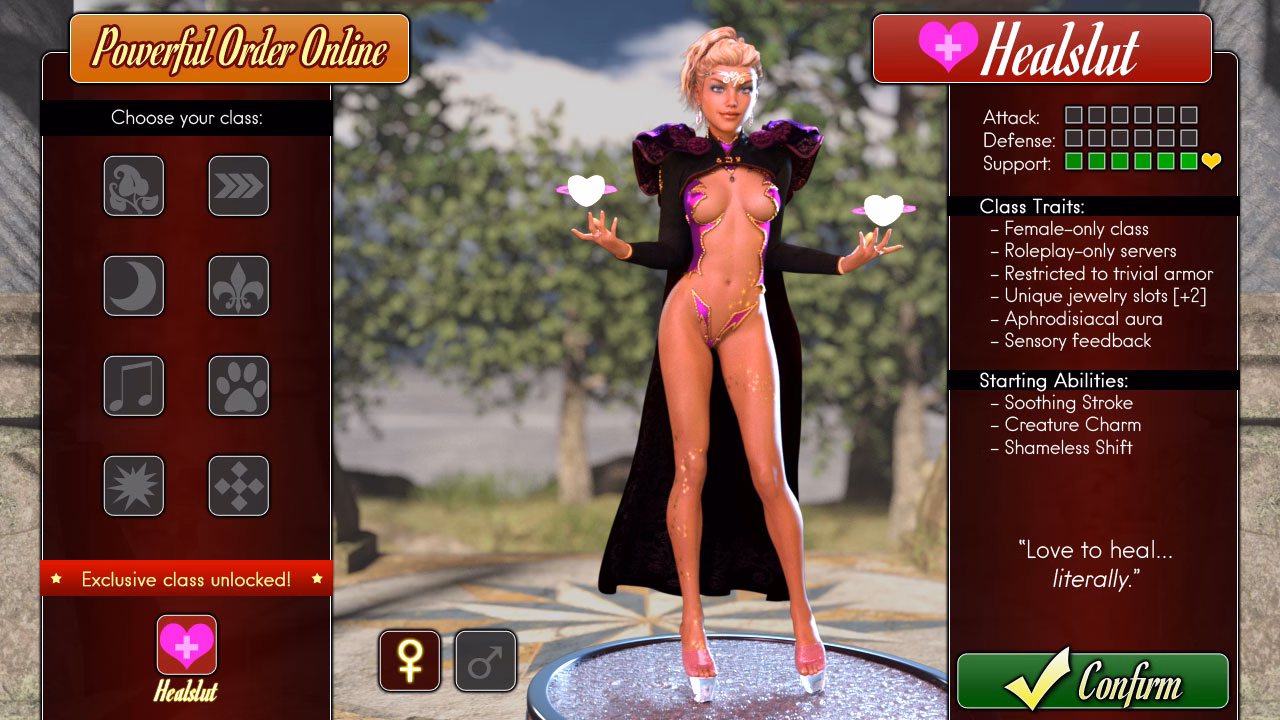This screenshot has width=1280, height=720.
Task: Click the Powerful Order Online title banner
Action: pos(240,48)
